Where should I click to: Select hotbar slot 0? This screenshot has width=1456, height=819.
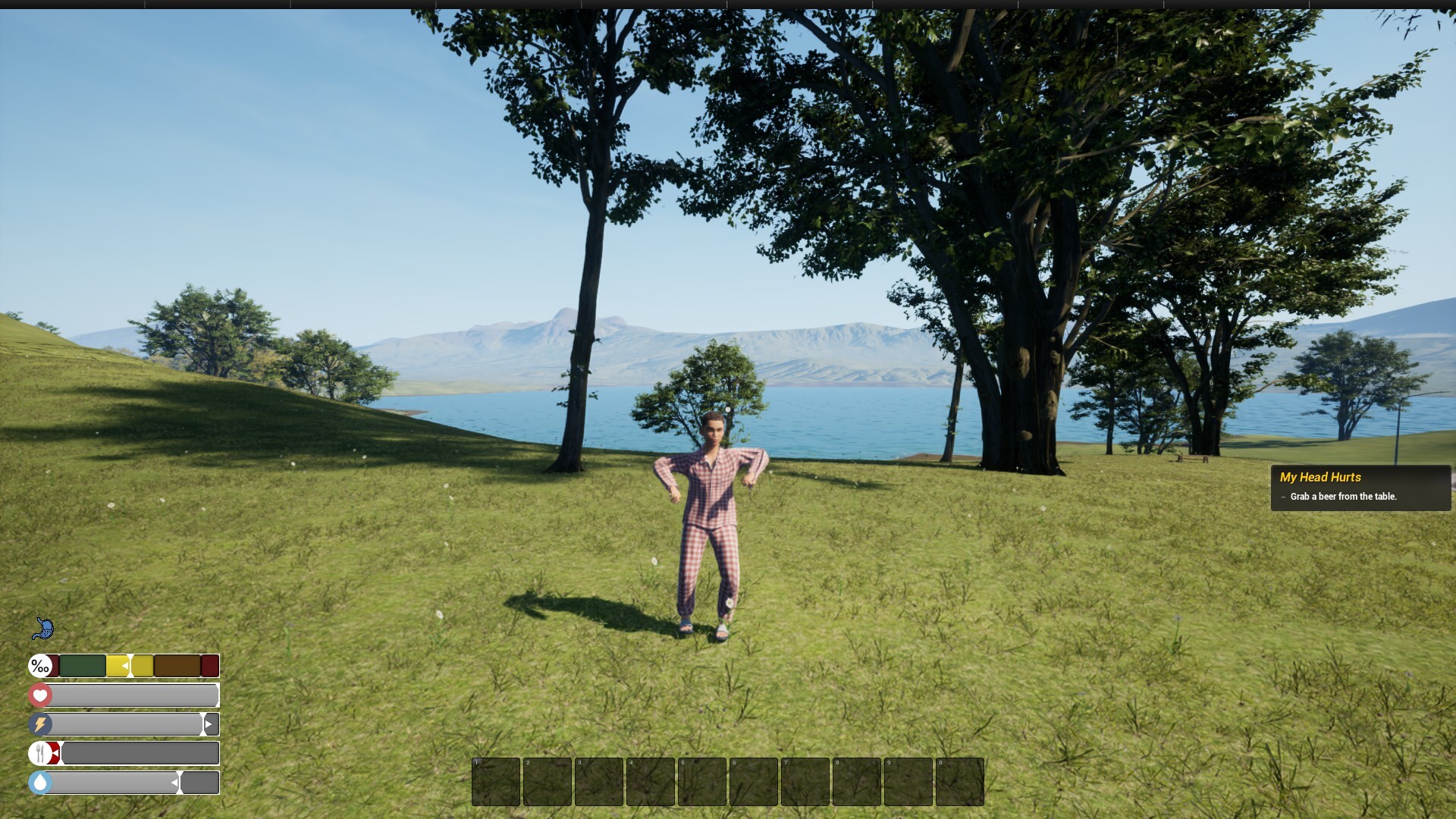pos(959,782)
